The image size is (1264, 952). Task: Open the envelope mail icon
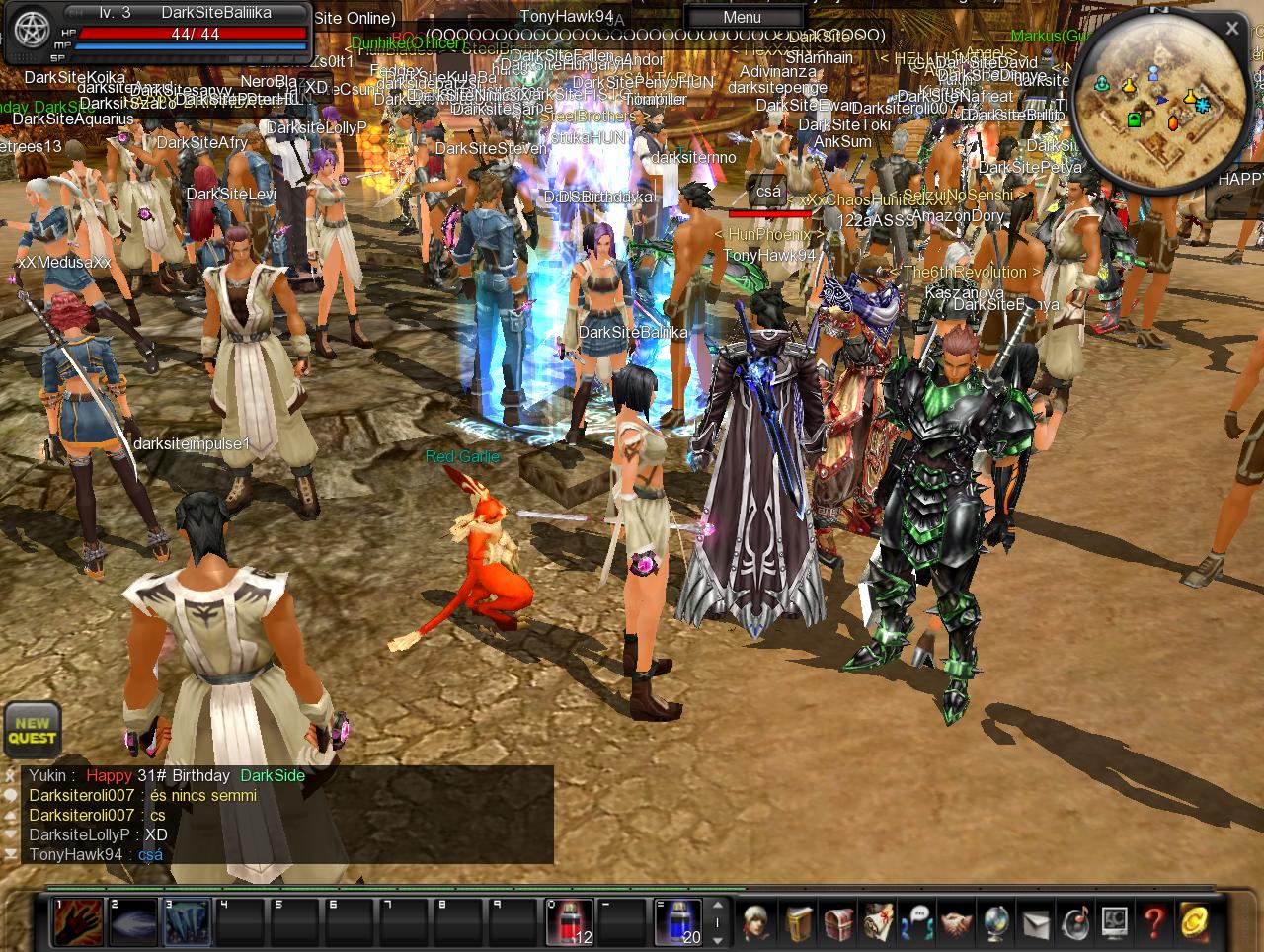tap(1035, 922)
